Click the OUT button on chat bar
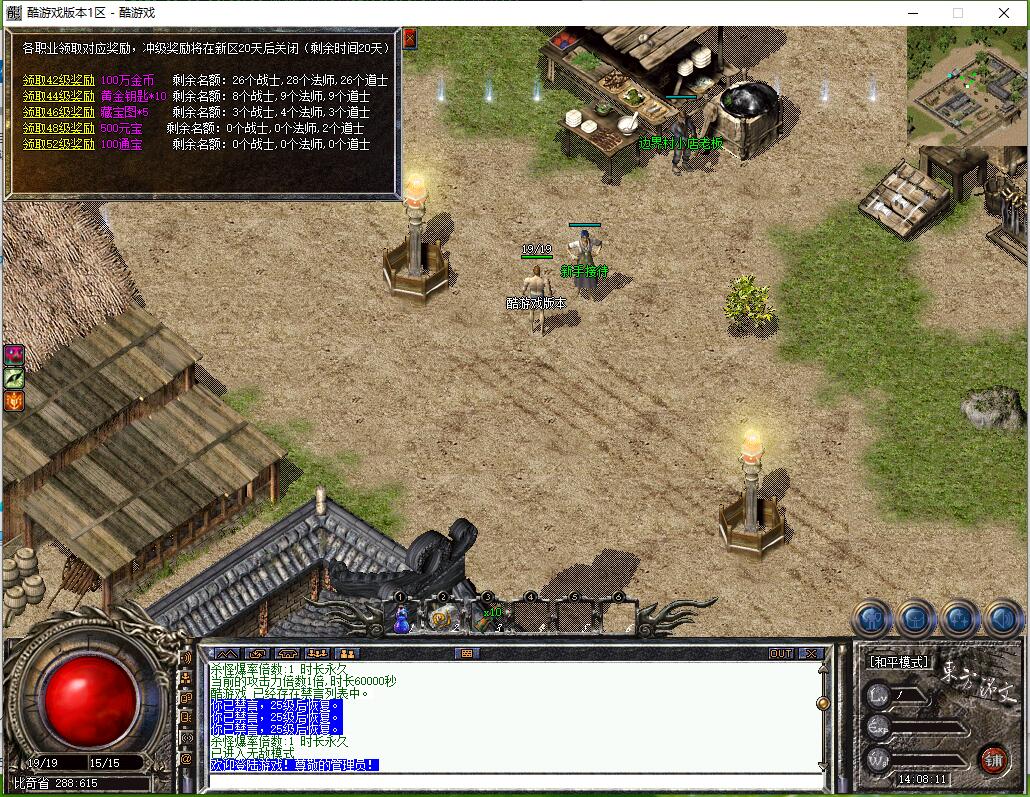The height and width of the screenshot is (797, 1030). pos(780,654)
